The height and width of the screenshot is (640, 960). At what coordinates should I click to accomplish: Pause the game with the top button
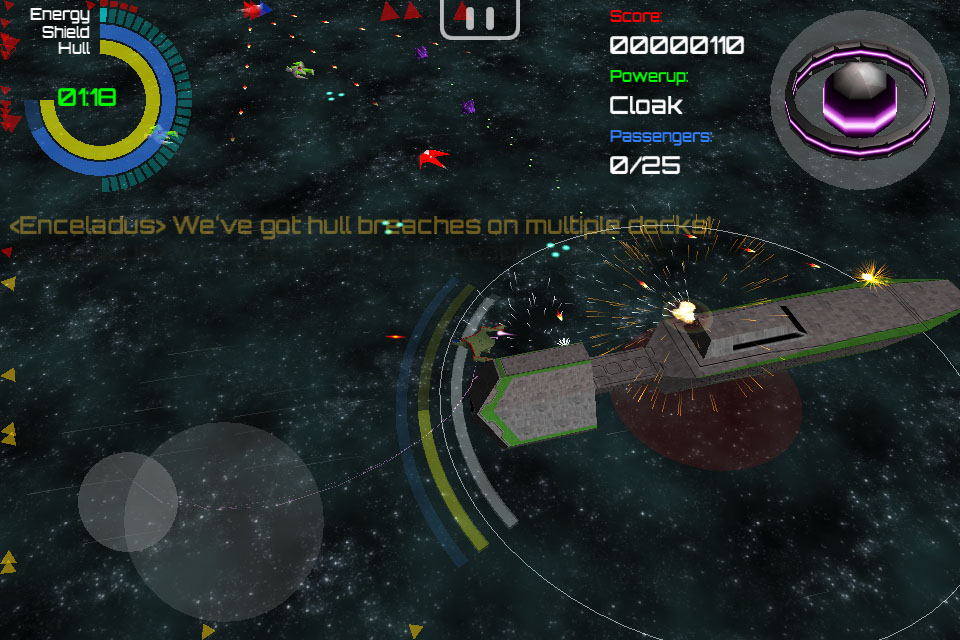(480, 18)
